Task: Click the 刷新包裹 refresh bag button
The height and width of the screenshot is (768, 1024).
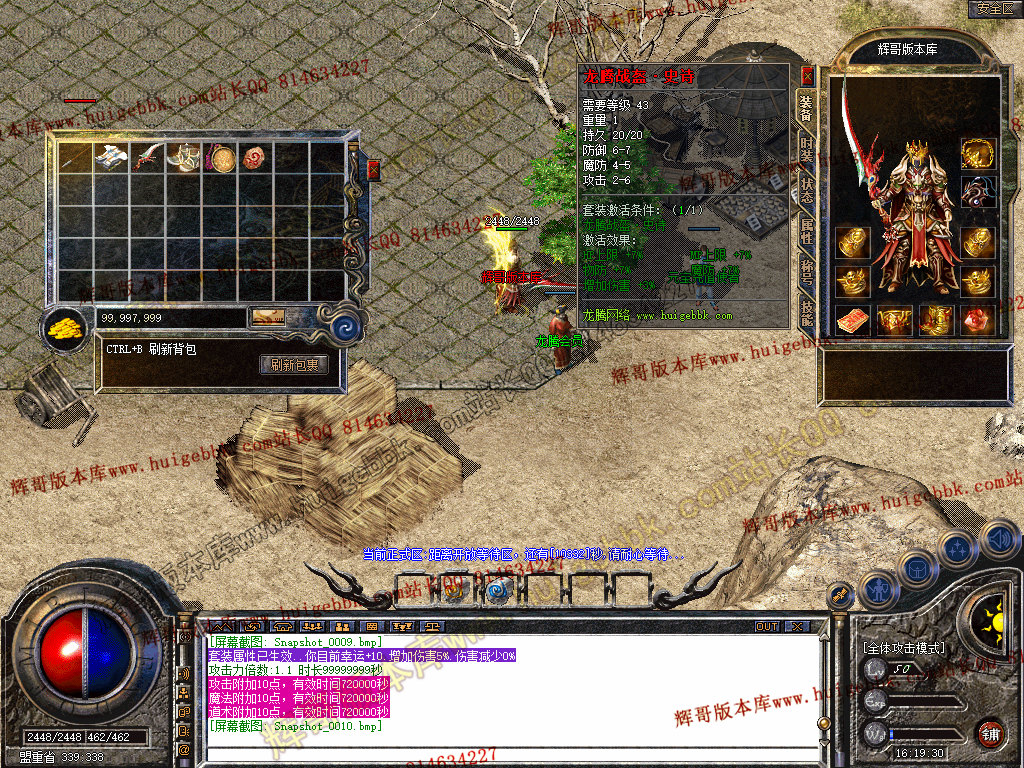Action: click(x=294, y=365)
